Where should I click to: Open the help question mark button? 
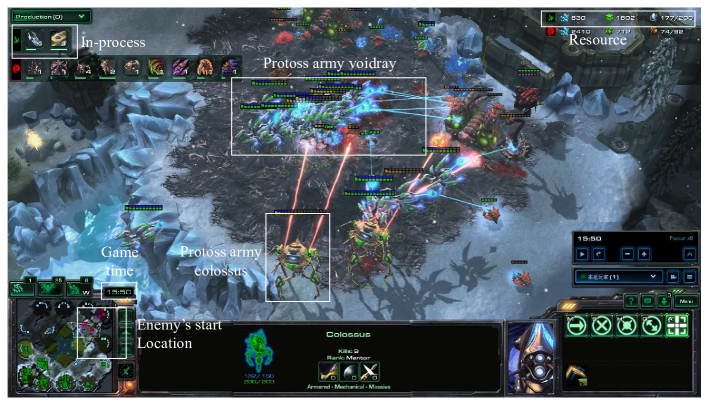pos(631,300)
